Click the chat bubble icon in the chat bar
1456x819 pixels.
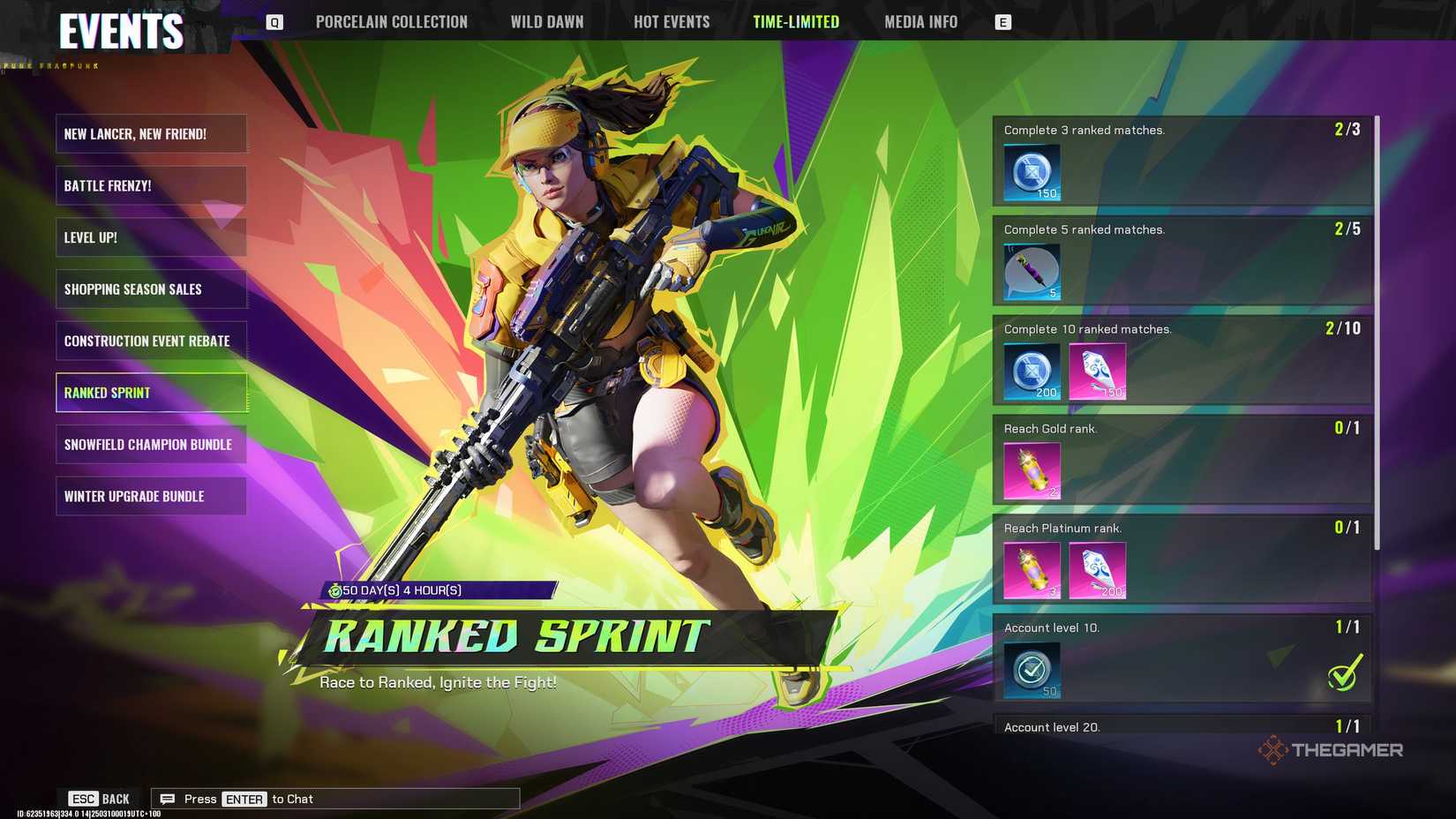coord(167,798)
